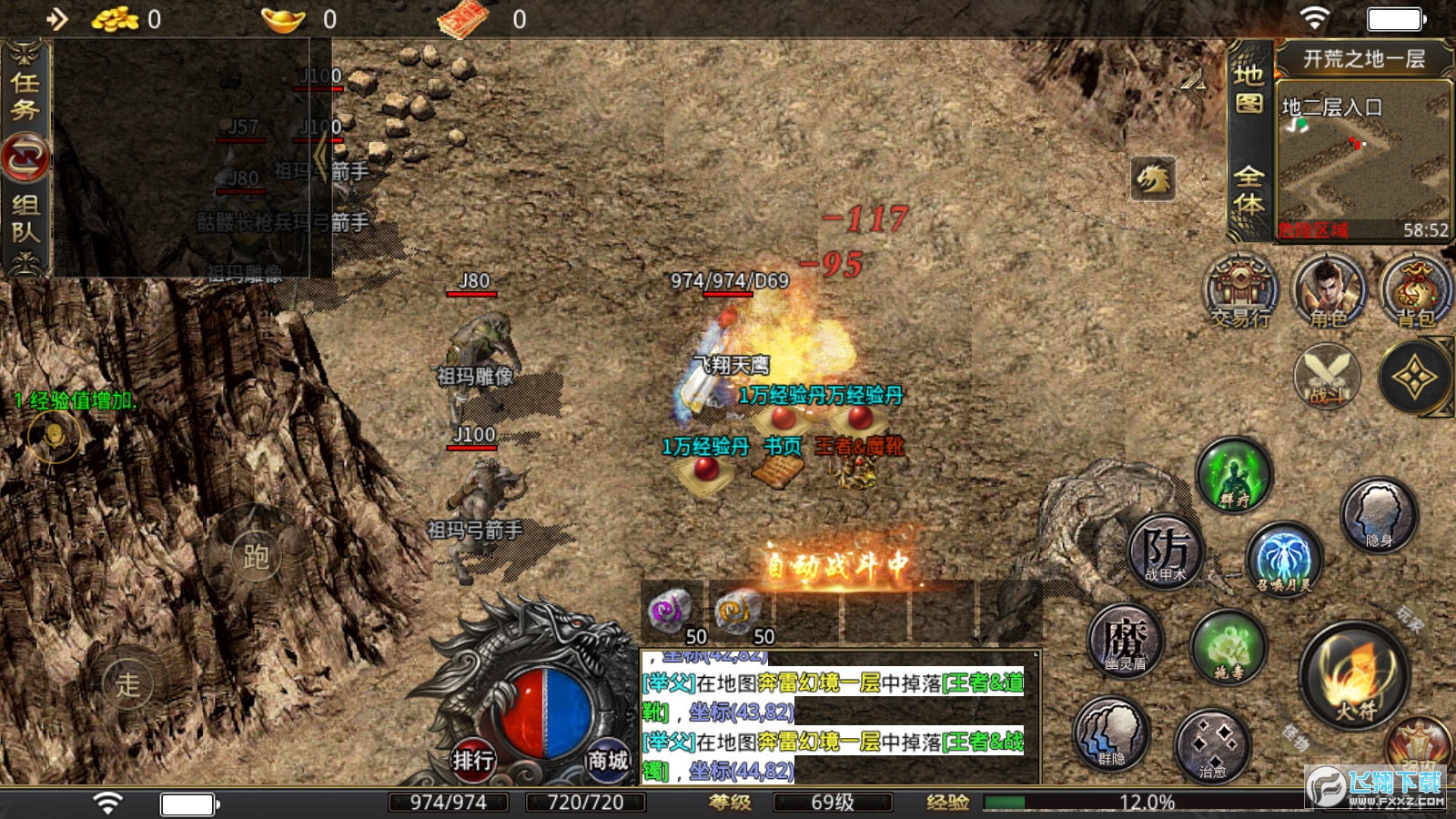1456x819 pixels.
Task: Open the 排行 ranking board
Action: [473, 760]
